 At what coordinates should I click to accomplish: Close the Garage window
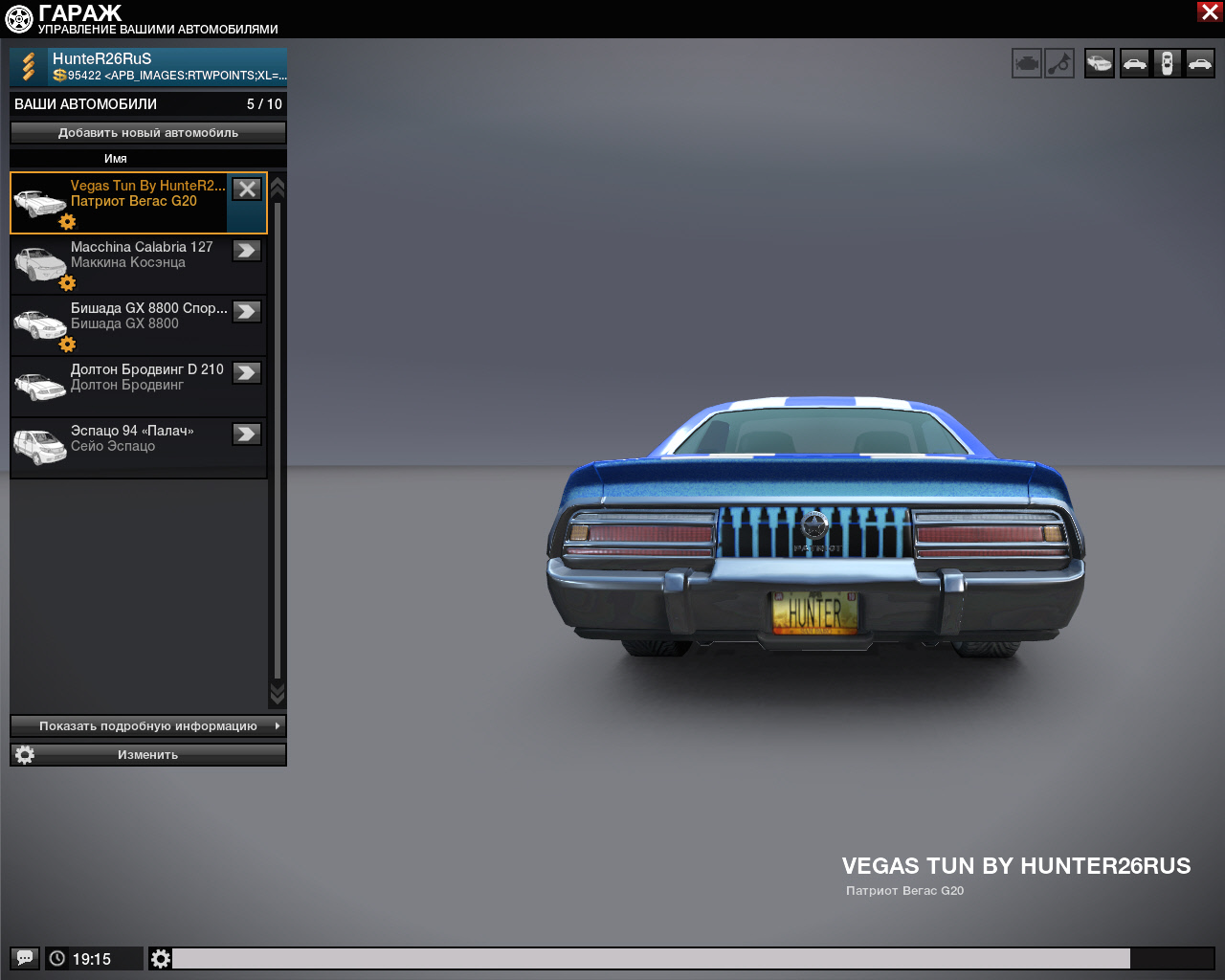coord(1209,11)
